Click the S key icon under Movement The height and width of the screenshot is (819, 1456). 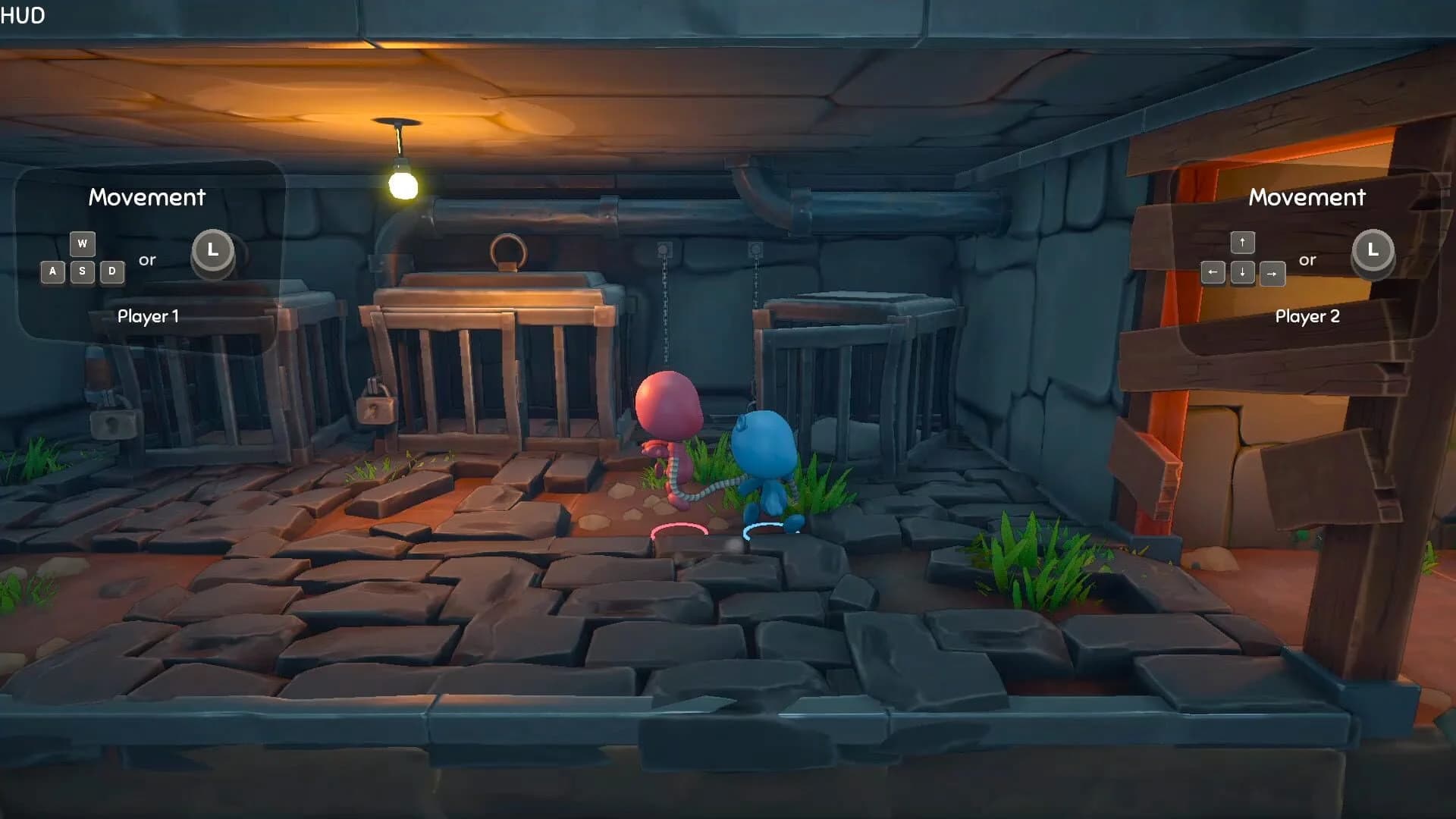click(x=82, y=272)
